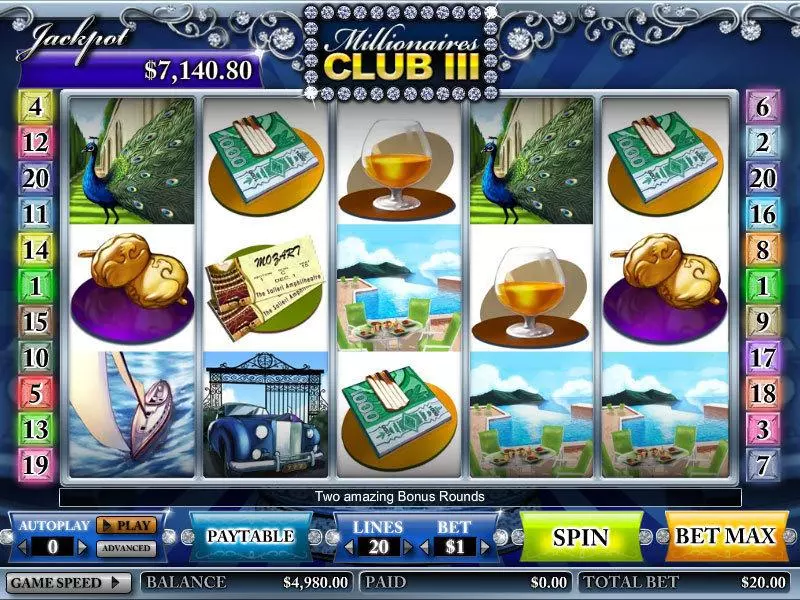Image resolution: width=800 pixels, height=600 pixels.
Task: Select payline 16 marker
Action: tap(763, 215)
